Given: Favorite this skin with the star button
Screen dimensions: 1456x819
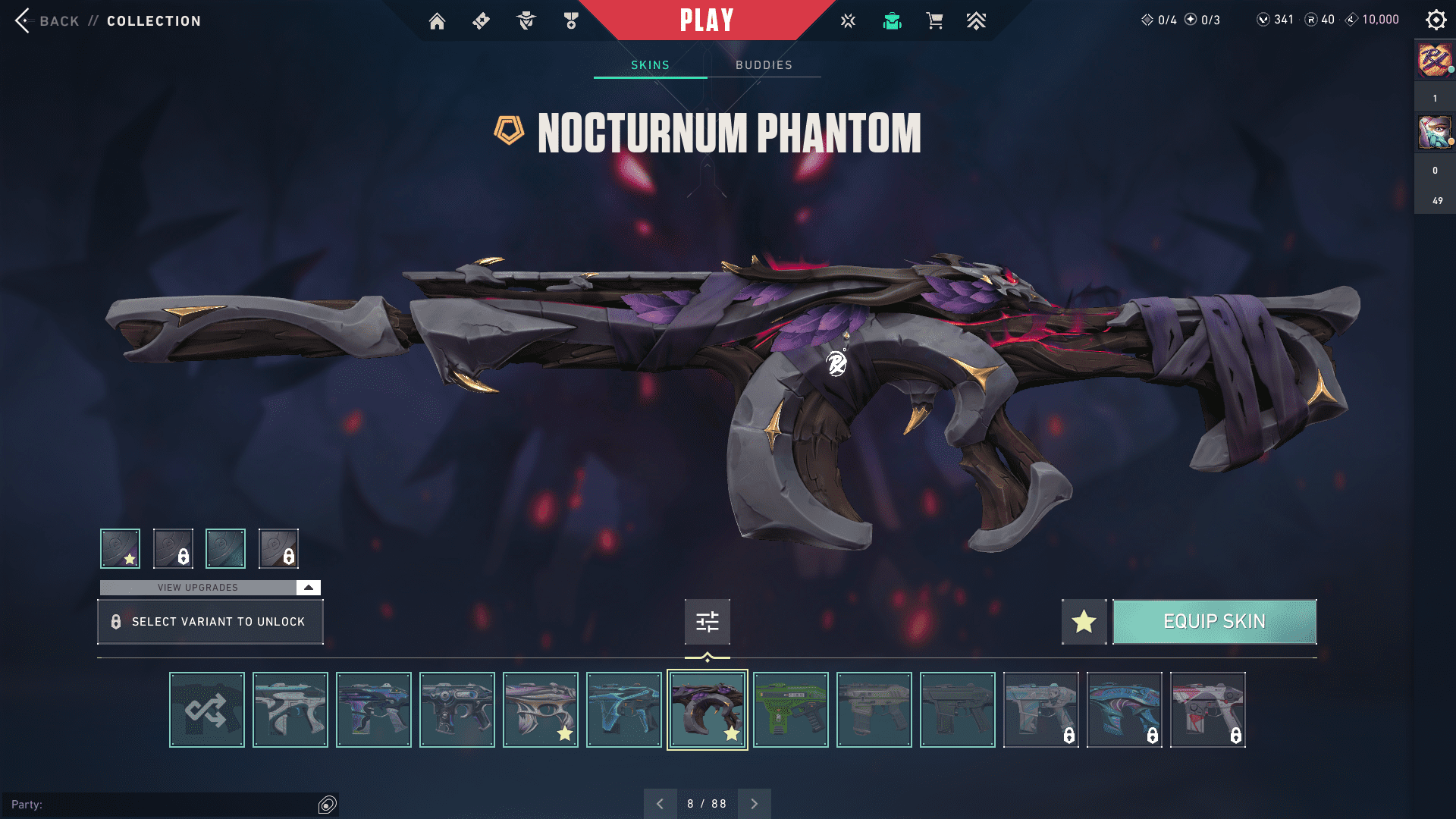Looking at the screenshot, I should (1084, 622).
